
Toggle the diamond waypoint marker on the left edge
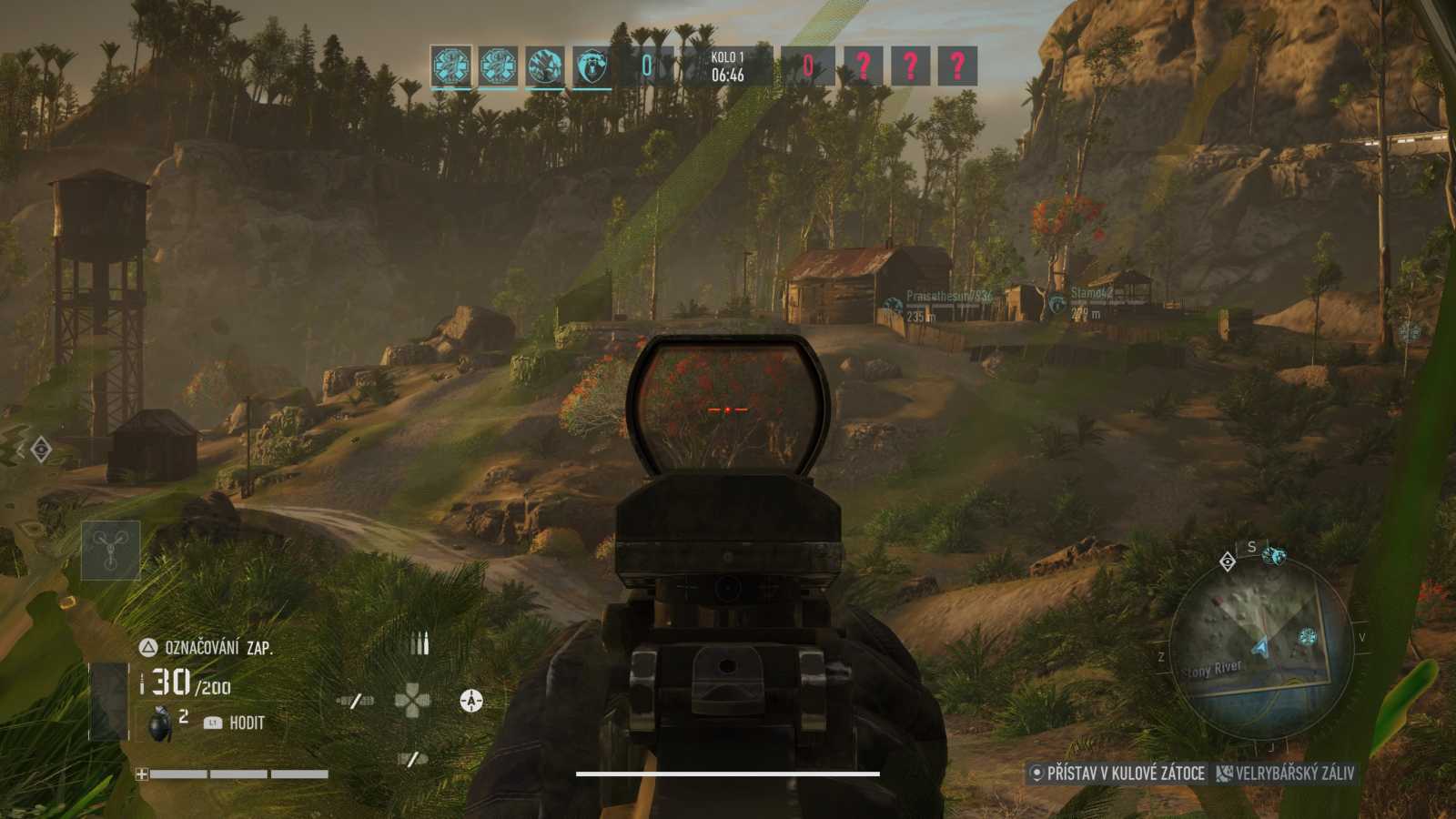tap(40, 450)
